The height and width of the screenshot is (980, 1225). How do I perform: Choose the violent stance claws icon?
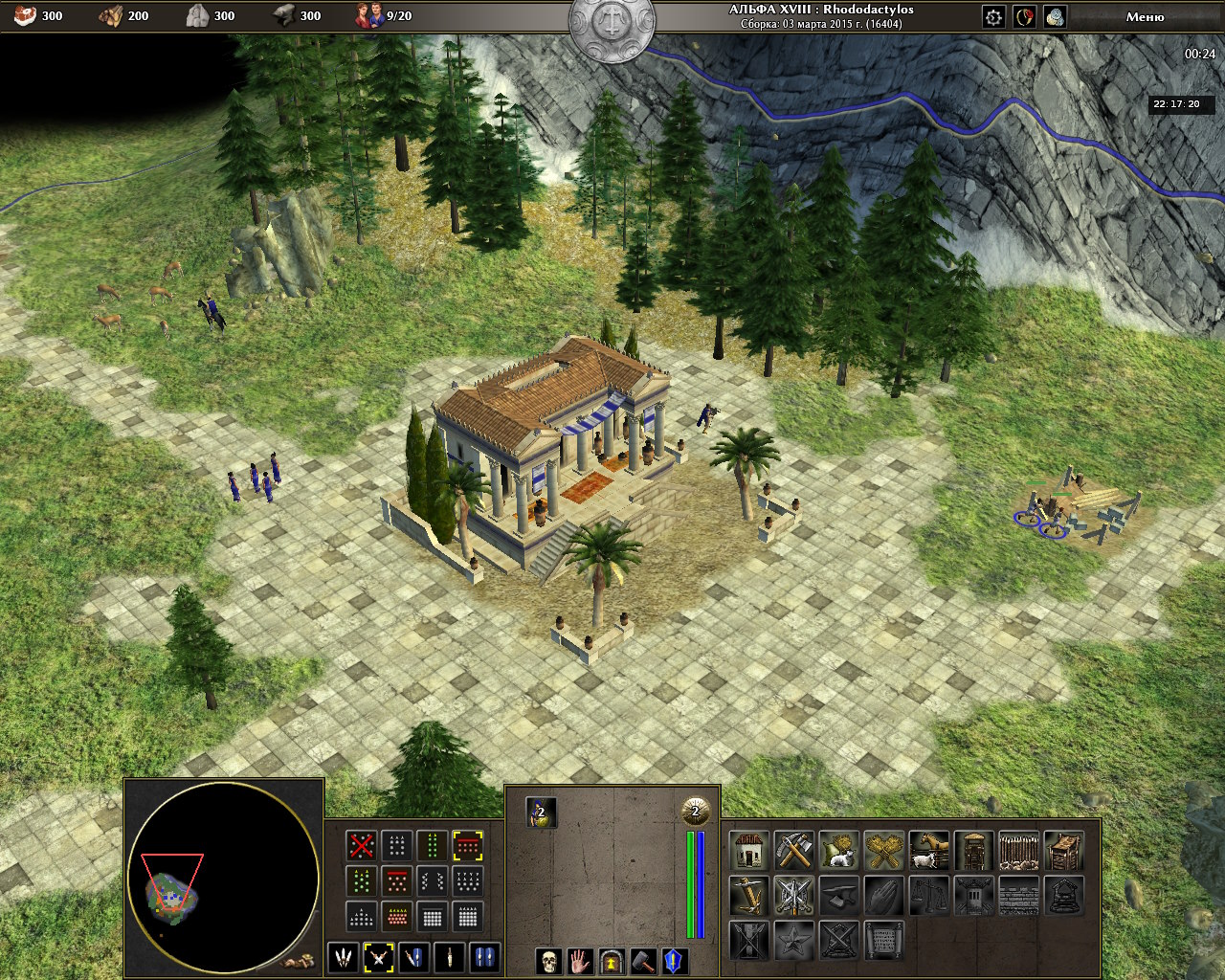point(344,957)
